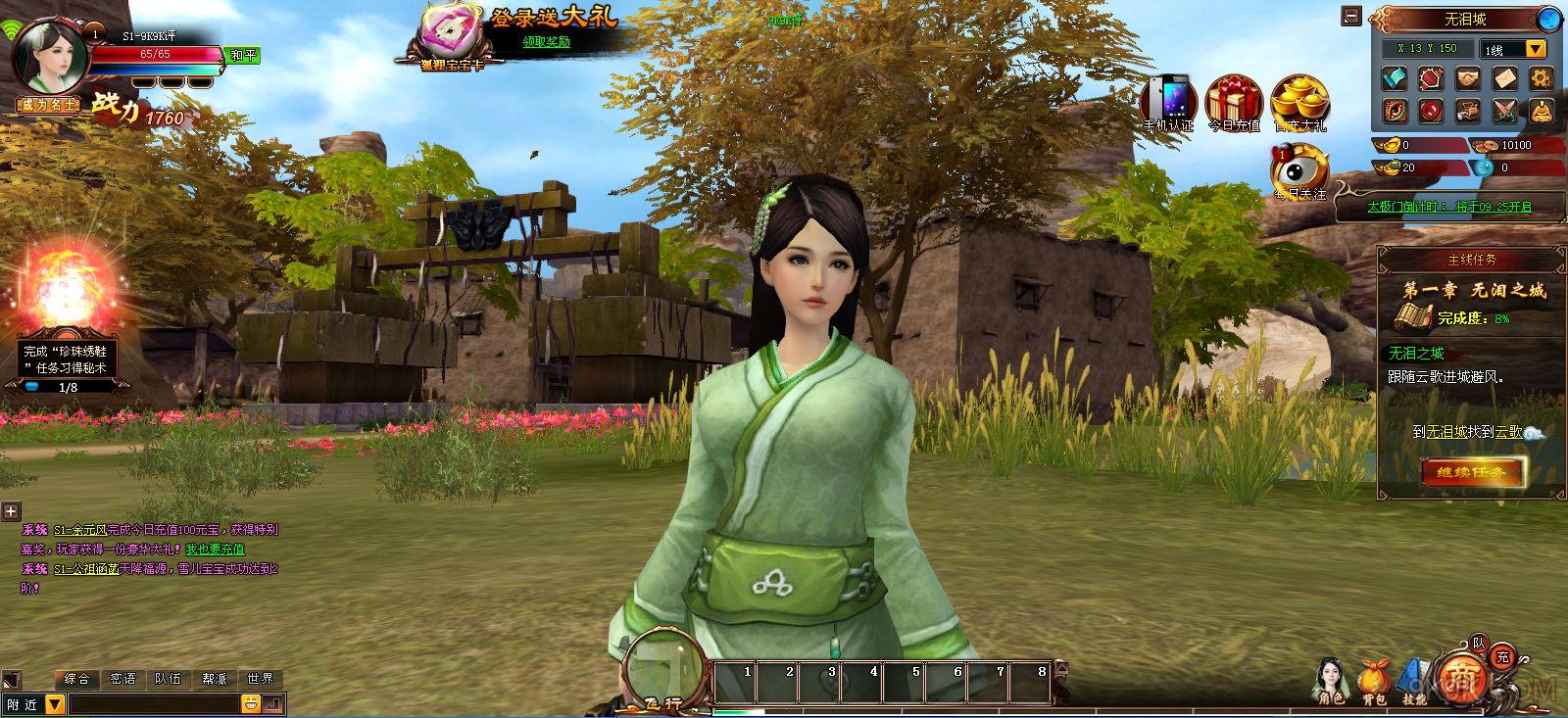Switch chat to the 帮派 guild tab

215,678
